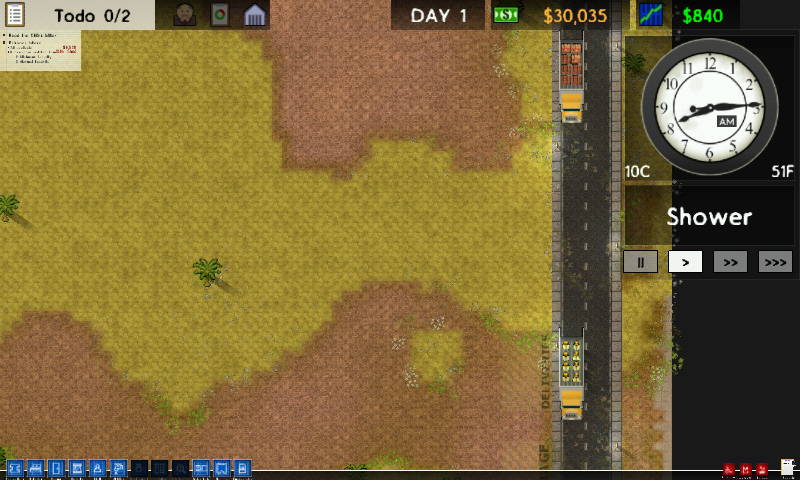Viewport: 800px width, 480px height.
Task: Set game speed to triple fast-forward
Action: point(775,262)
